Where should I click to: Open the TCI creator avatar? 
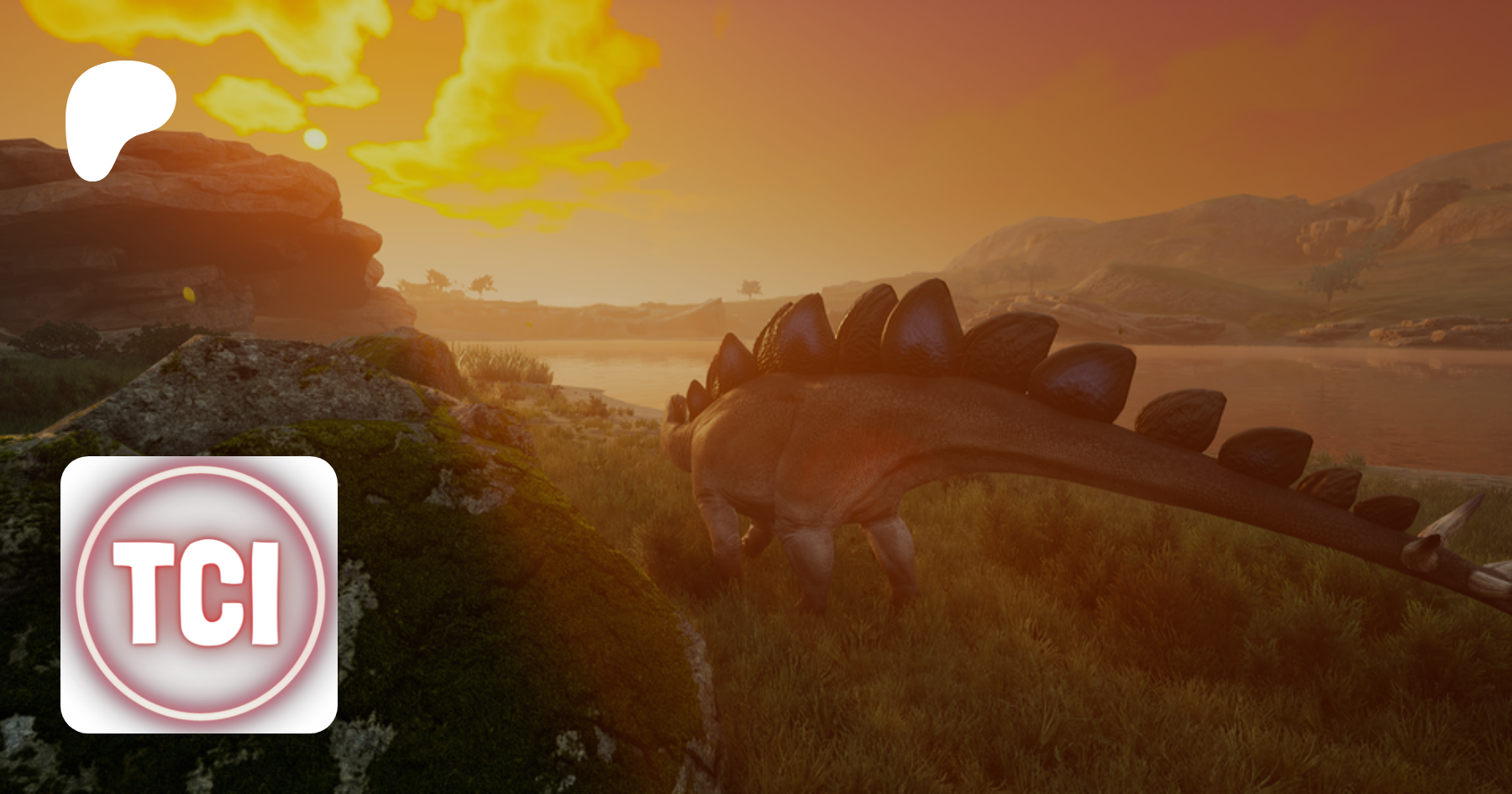[199, 594]
